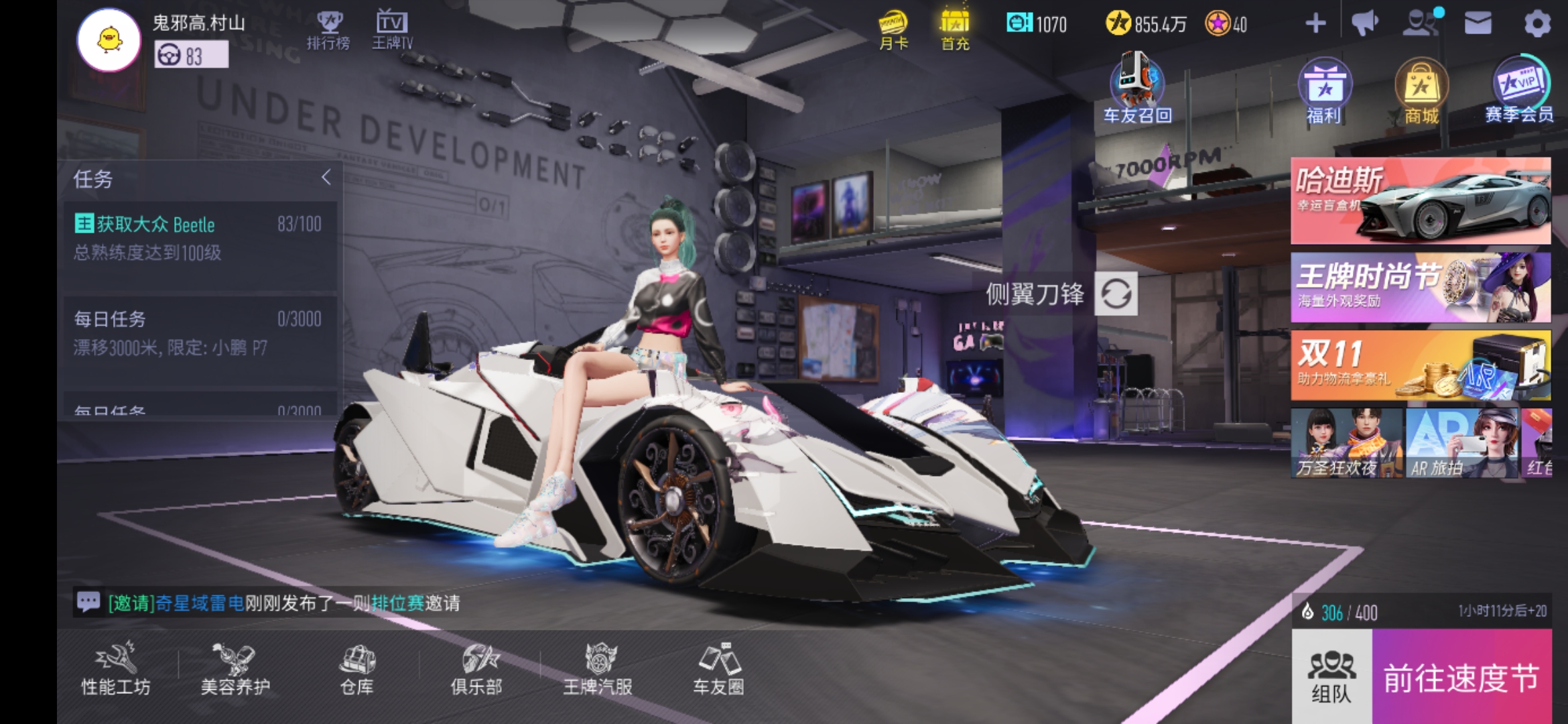
Task: Tap the plus icon to add currency
Action: [x=1315, y=24]
